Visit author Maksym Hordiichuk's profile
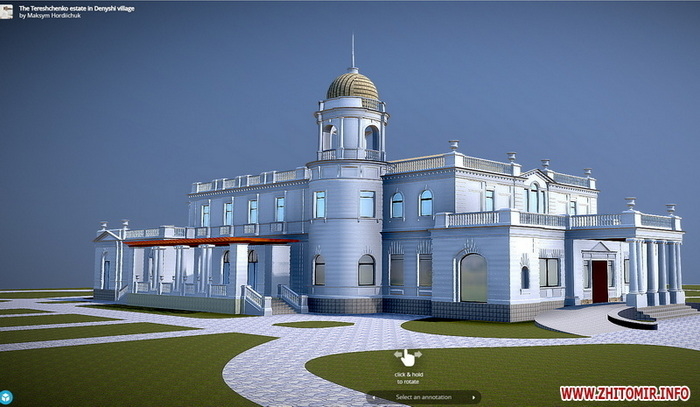Viewport: 700px width, 407px height. (53, 15)
